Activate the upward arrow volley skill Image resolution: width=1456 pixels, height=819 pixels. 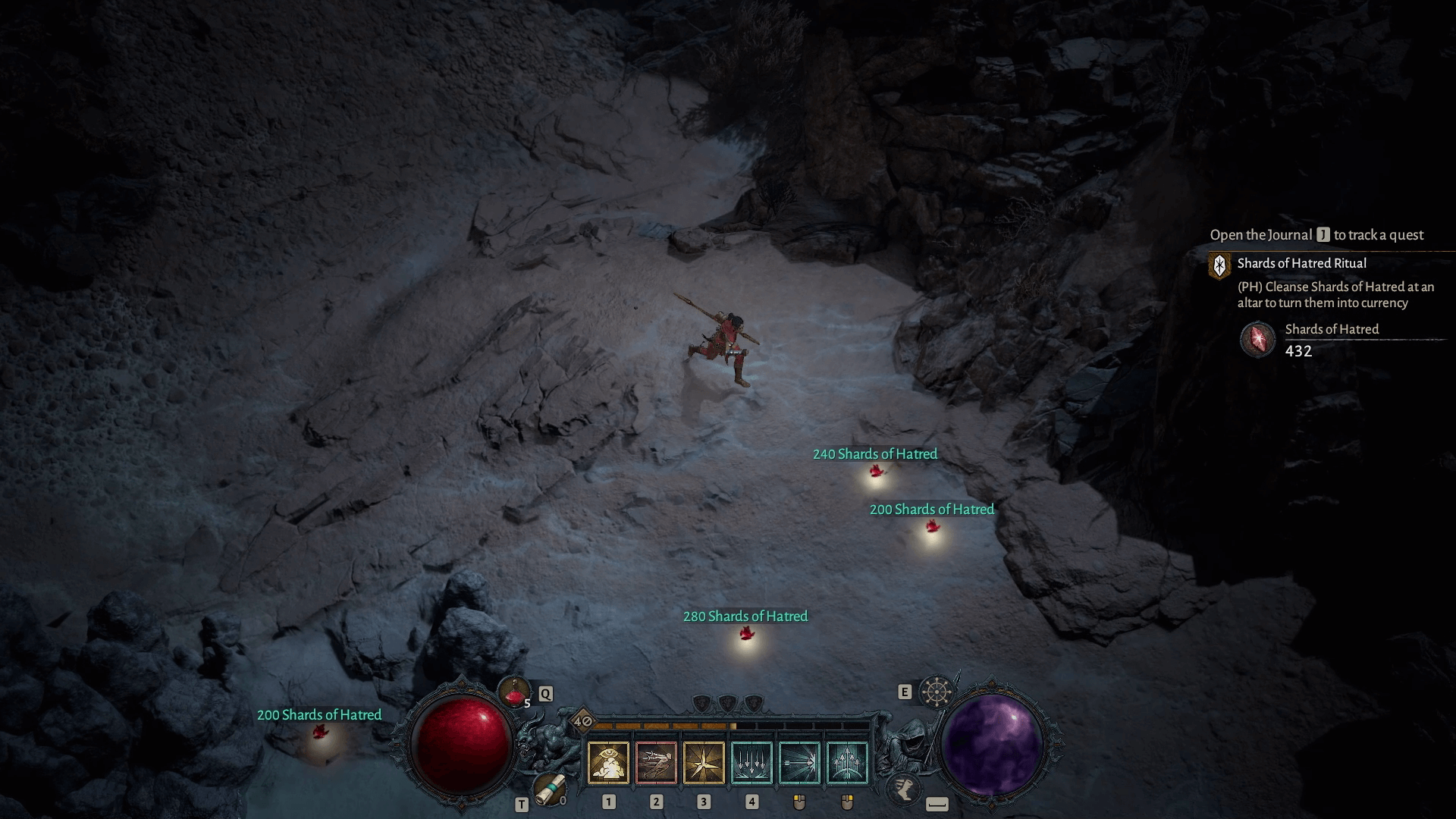847,762
